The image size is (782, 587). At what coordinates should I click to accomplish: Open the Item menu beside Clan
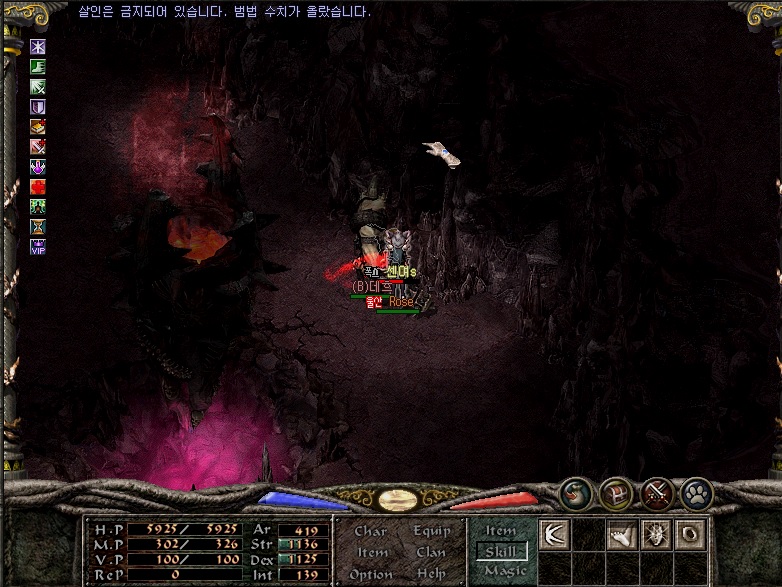372,552
